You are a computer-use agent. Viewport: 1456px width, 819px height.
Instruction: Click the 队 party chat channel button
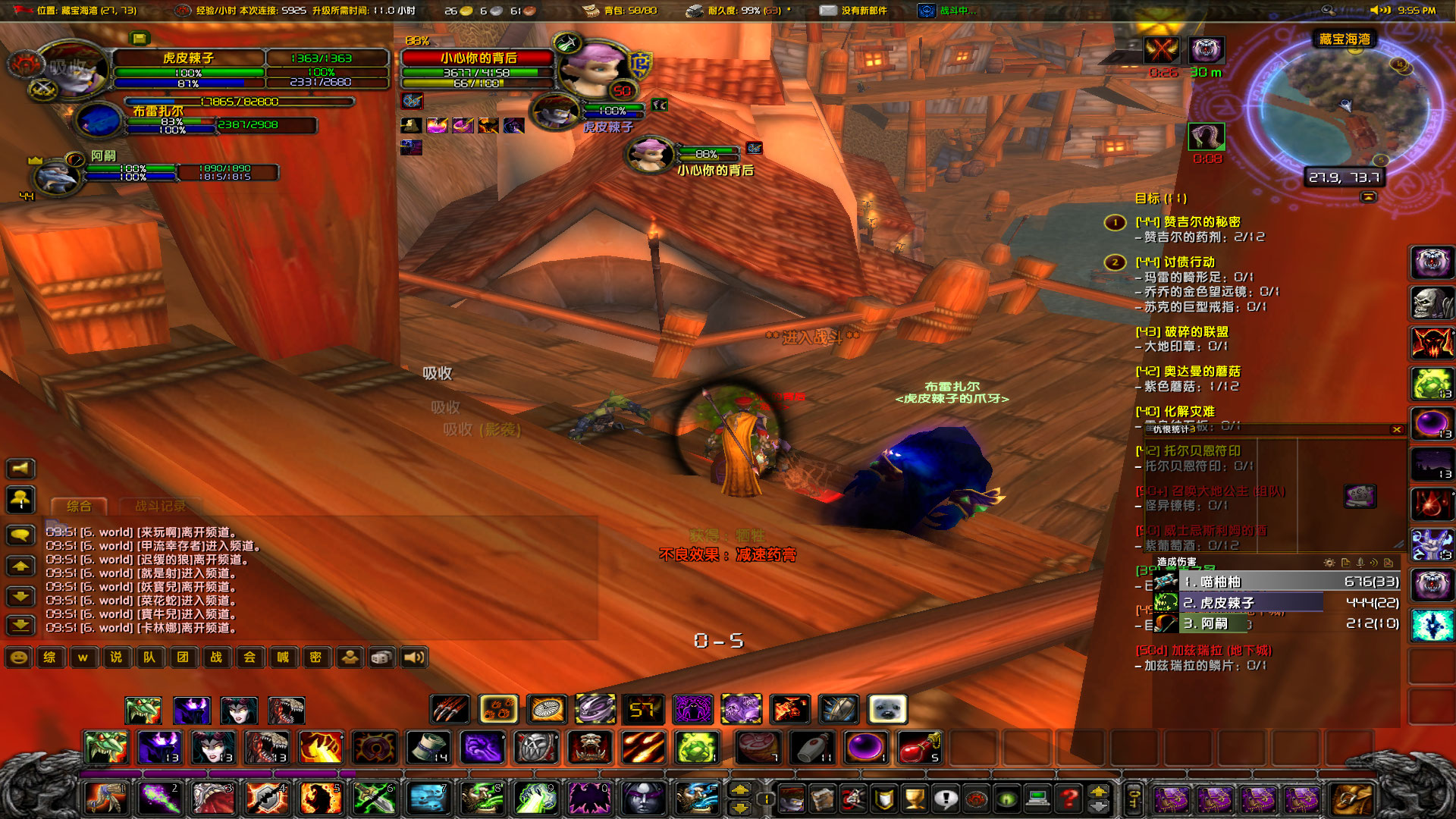(x=149, y=657)
